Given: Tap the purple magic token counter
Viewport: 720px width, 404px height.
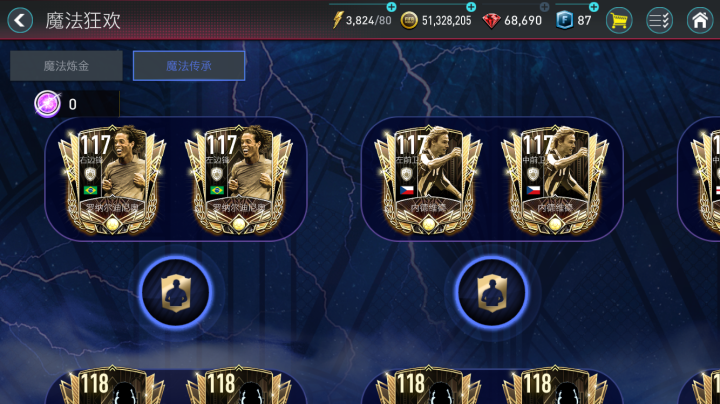Looking at the screenshot, I should click(49, 103).
